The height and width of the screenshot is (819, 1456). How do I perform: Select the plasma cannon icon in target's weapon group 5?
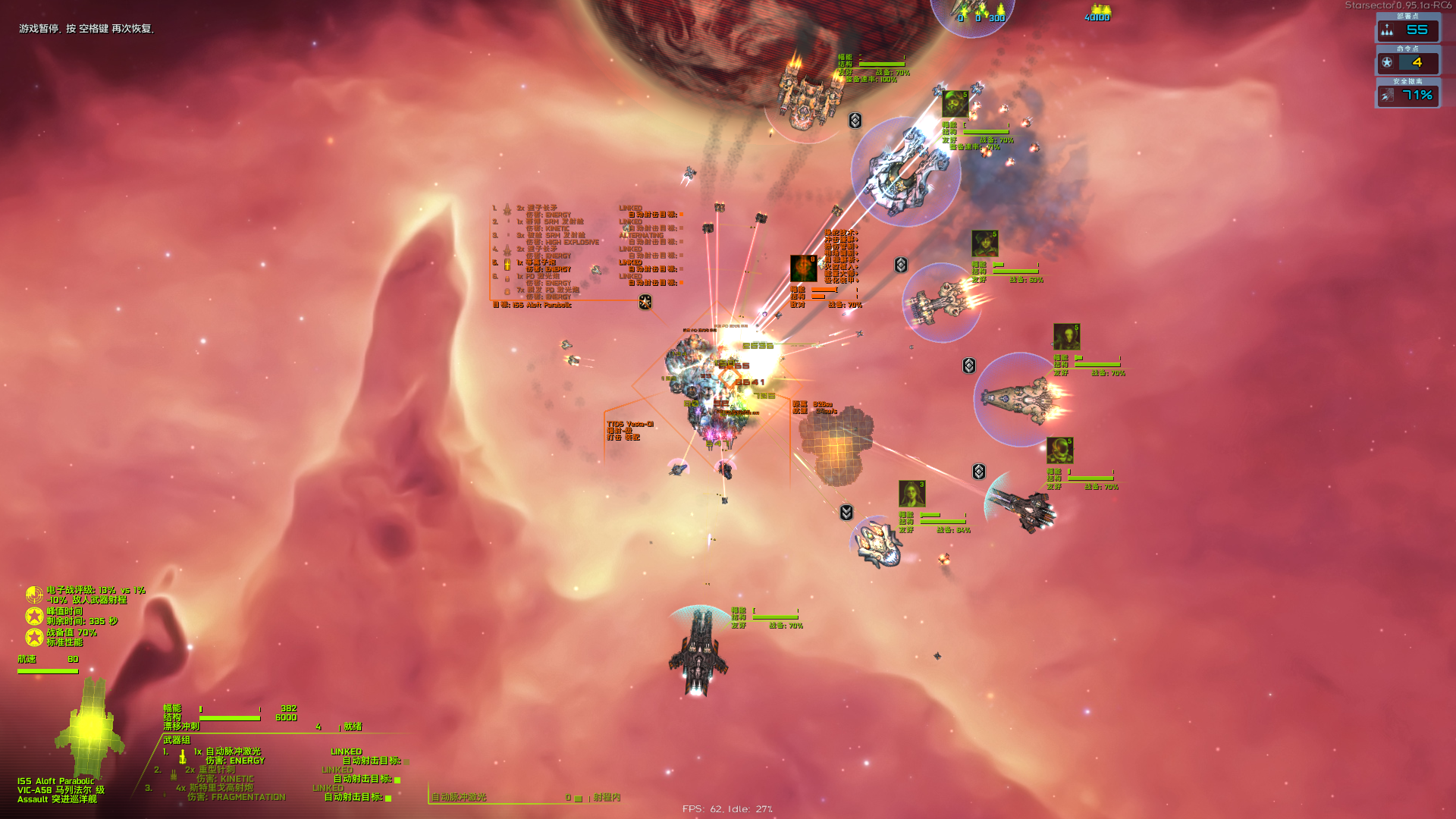point(507,265)
